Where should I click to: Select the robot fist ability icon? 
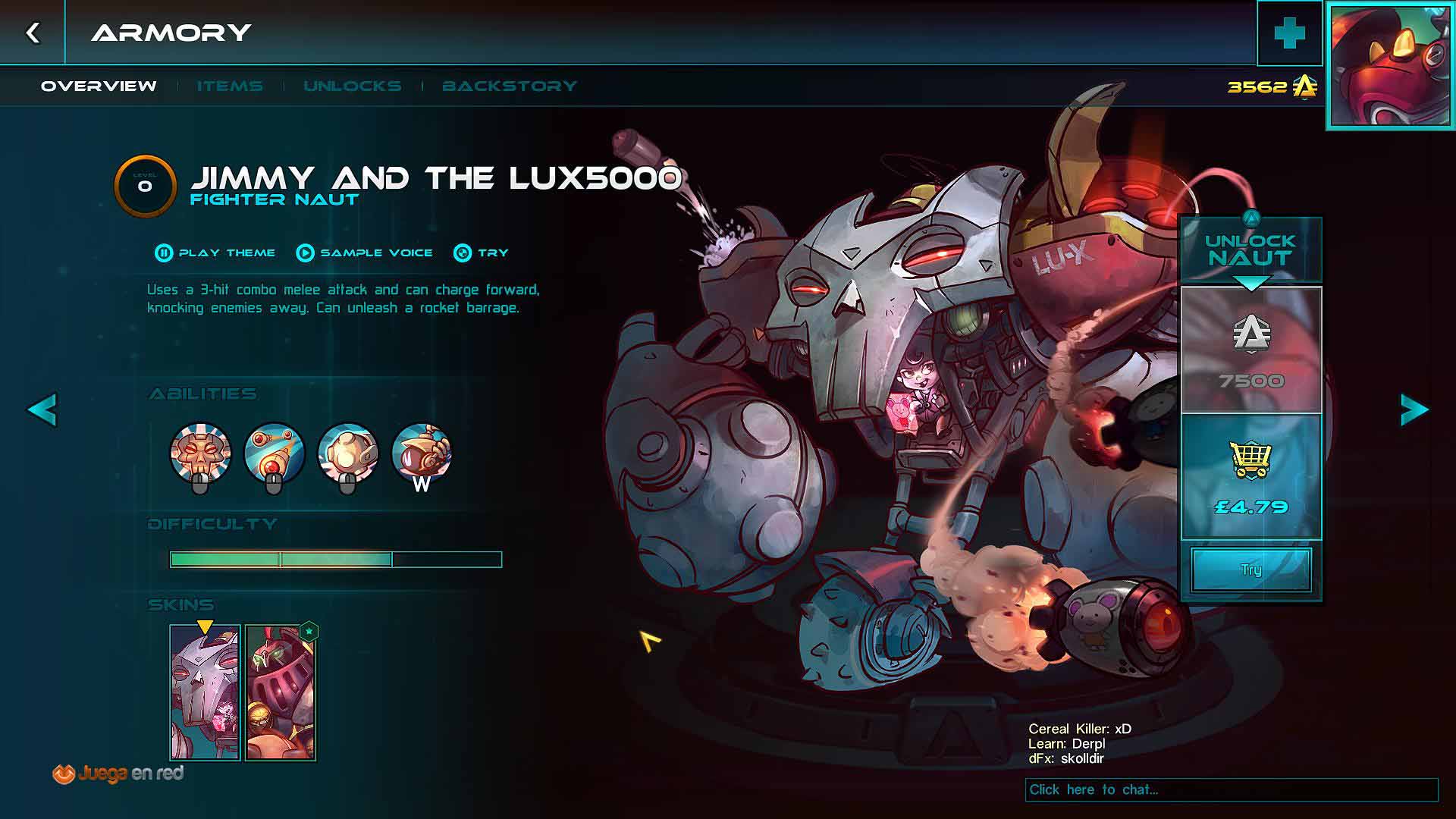(x=347, y=453)
